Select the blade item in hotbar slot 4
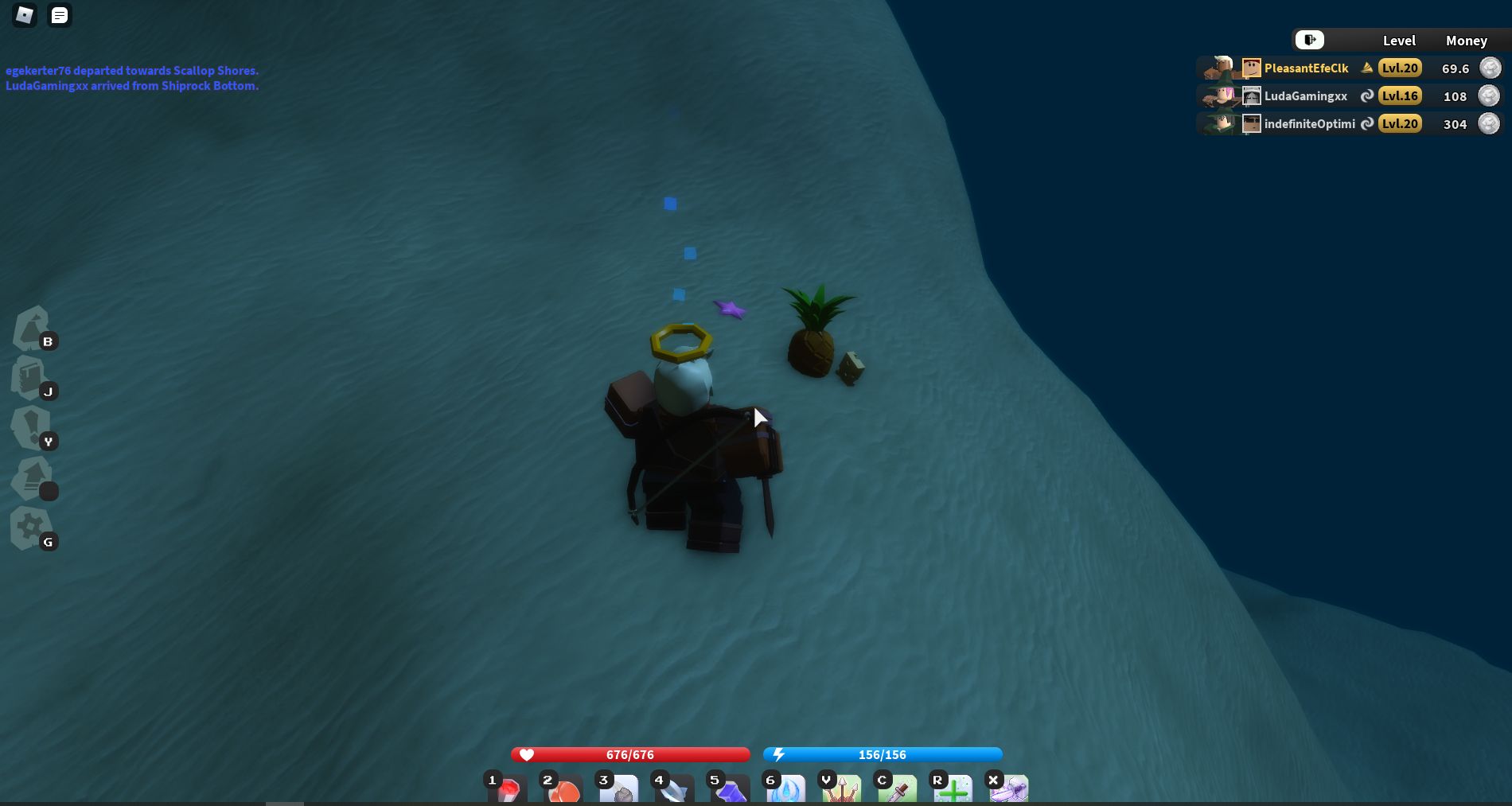 click(x=675, y=792)
